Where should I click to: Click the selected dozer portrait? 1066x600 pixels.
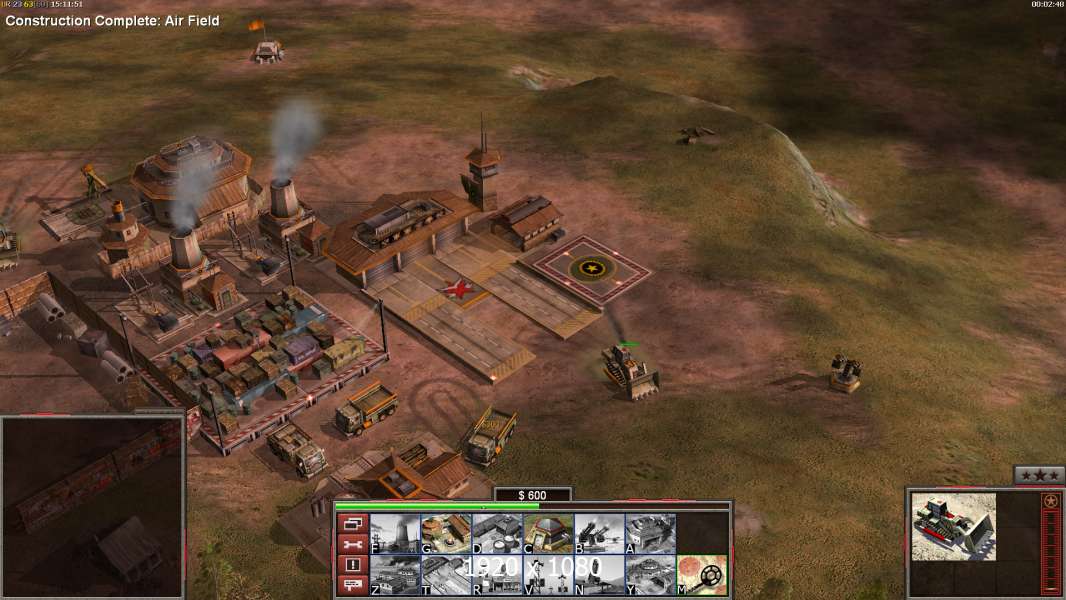click(953, 526)
